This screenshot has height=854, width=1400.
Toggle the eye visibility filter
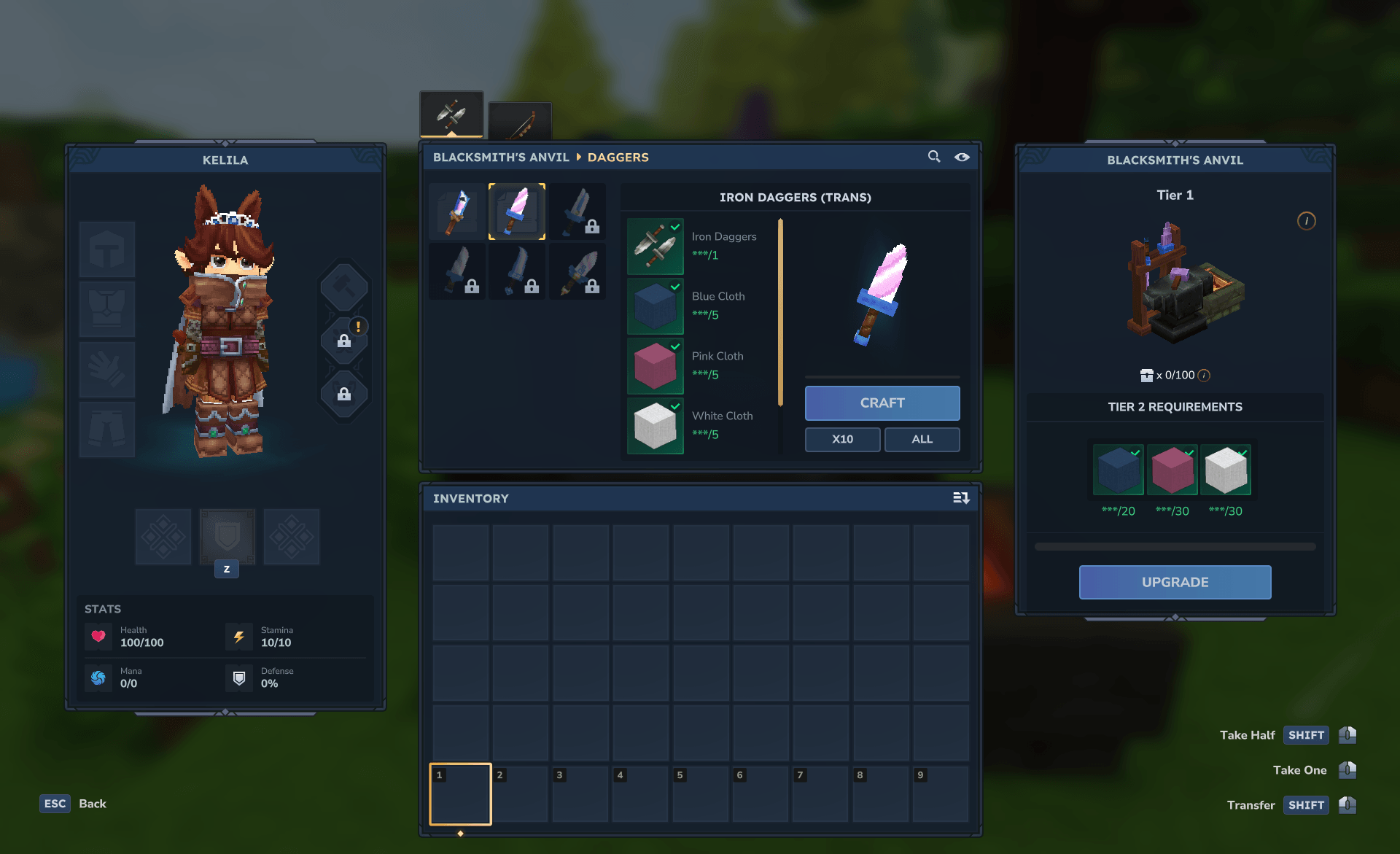coord(962,157)
